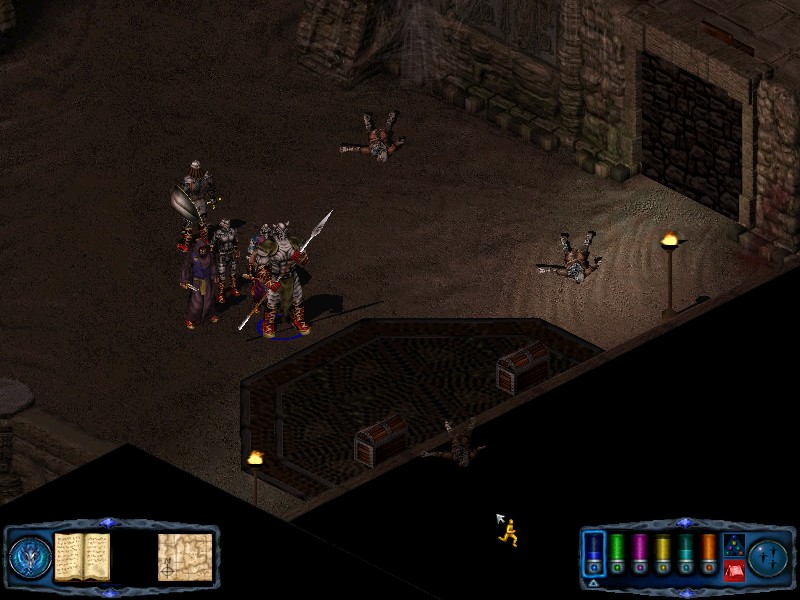This screenshot has height=600, width=800.
Task: Select the blue party member vial
Action: coord(594,551)
